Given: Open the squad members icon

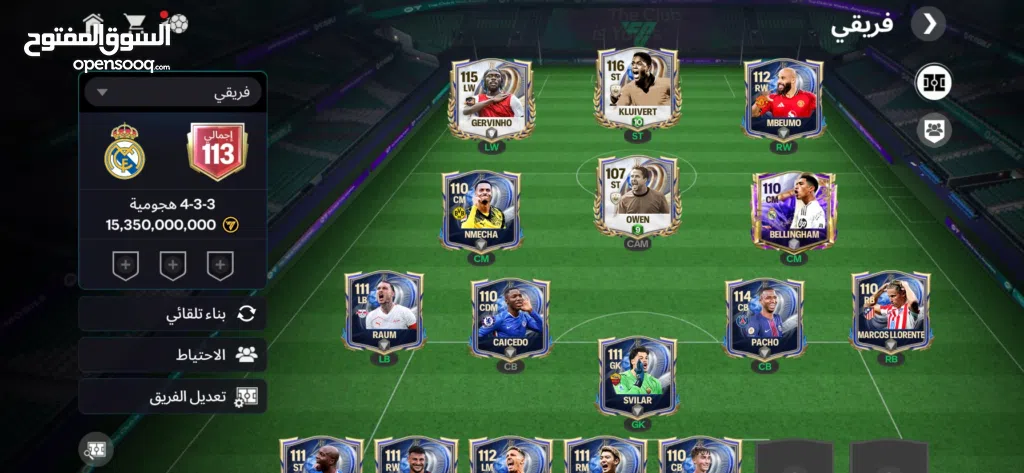Looking at the screenshot, I should 934,129.
